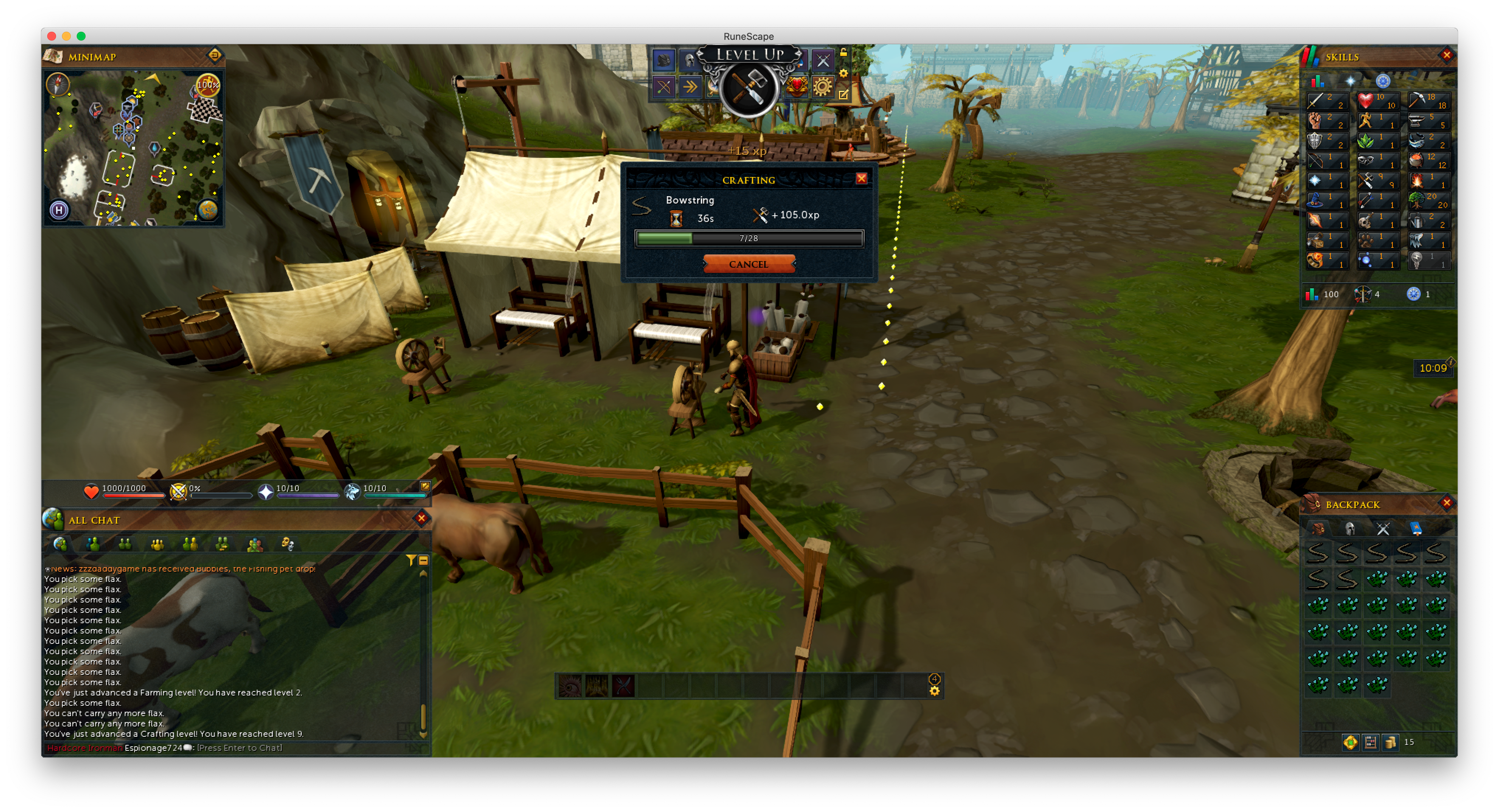The width and height of the screenshot is (1499, 812).
Task: Click the chat input field
Action: 239,748
